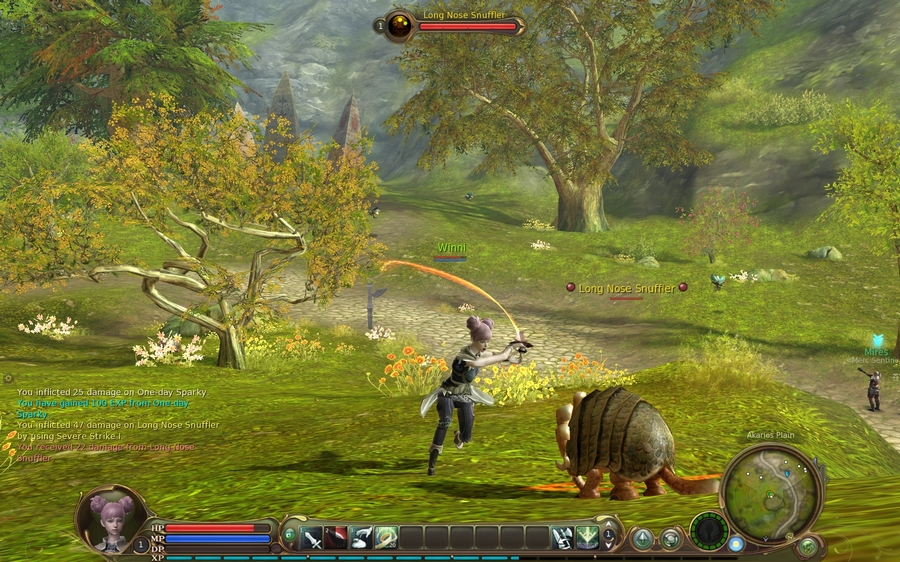Activate the white hand skill in slot 3
Screen dimensions: 900x562
(362, 538)
